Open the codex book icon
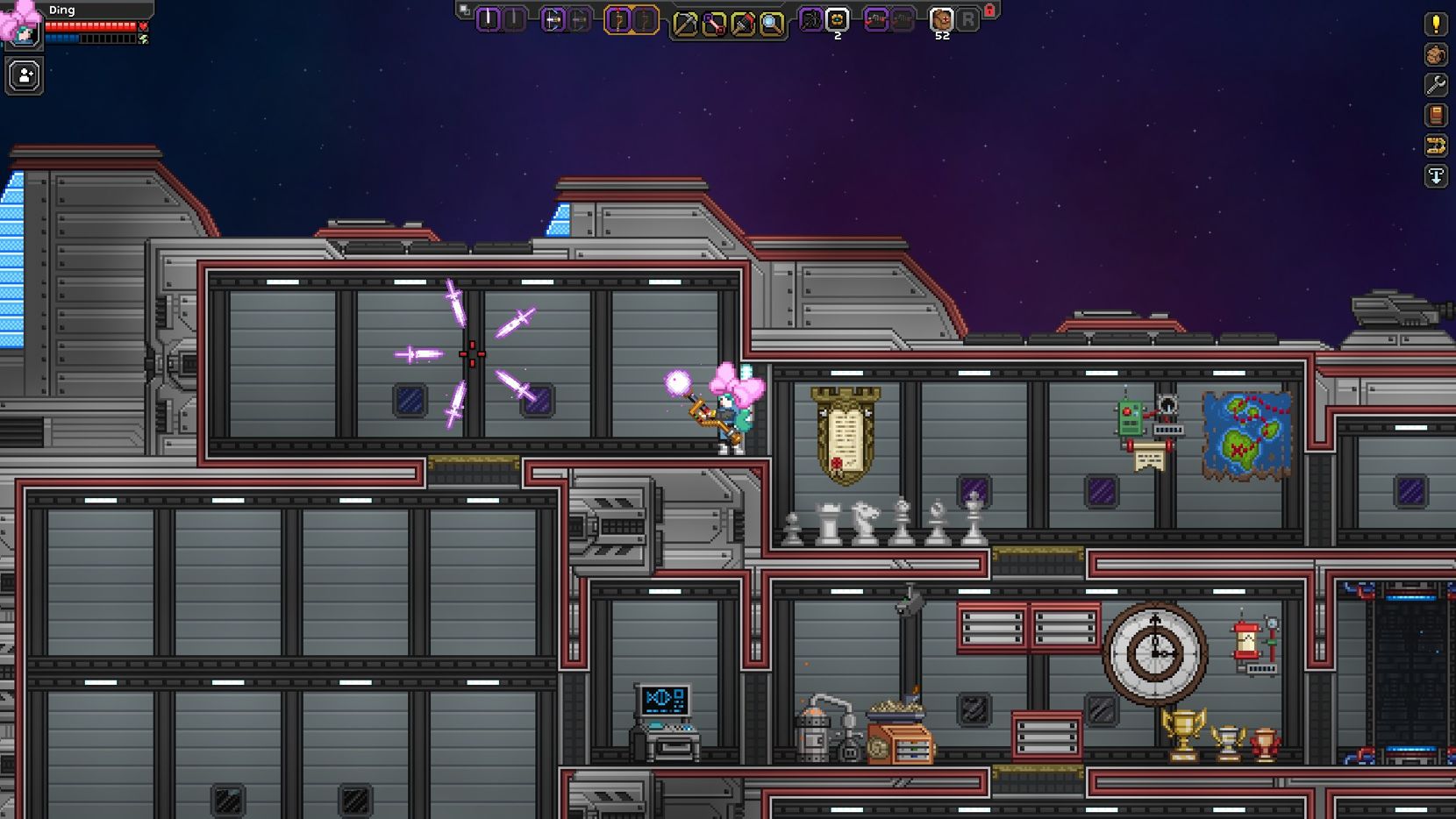 point(1434,116)
